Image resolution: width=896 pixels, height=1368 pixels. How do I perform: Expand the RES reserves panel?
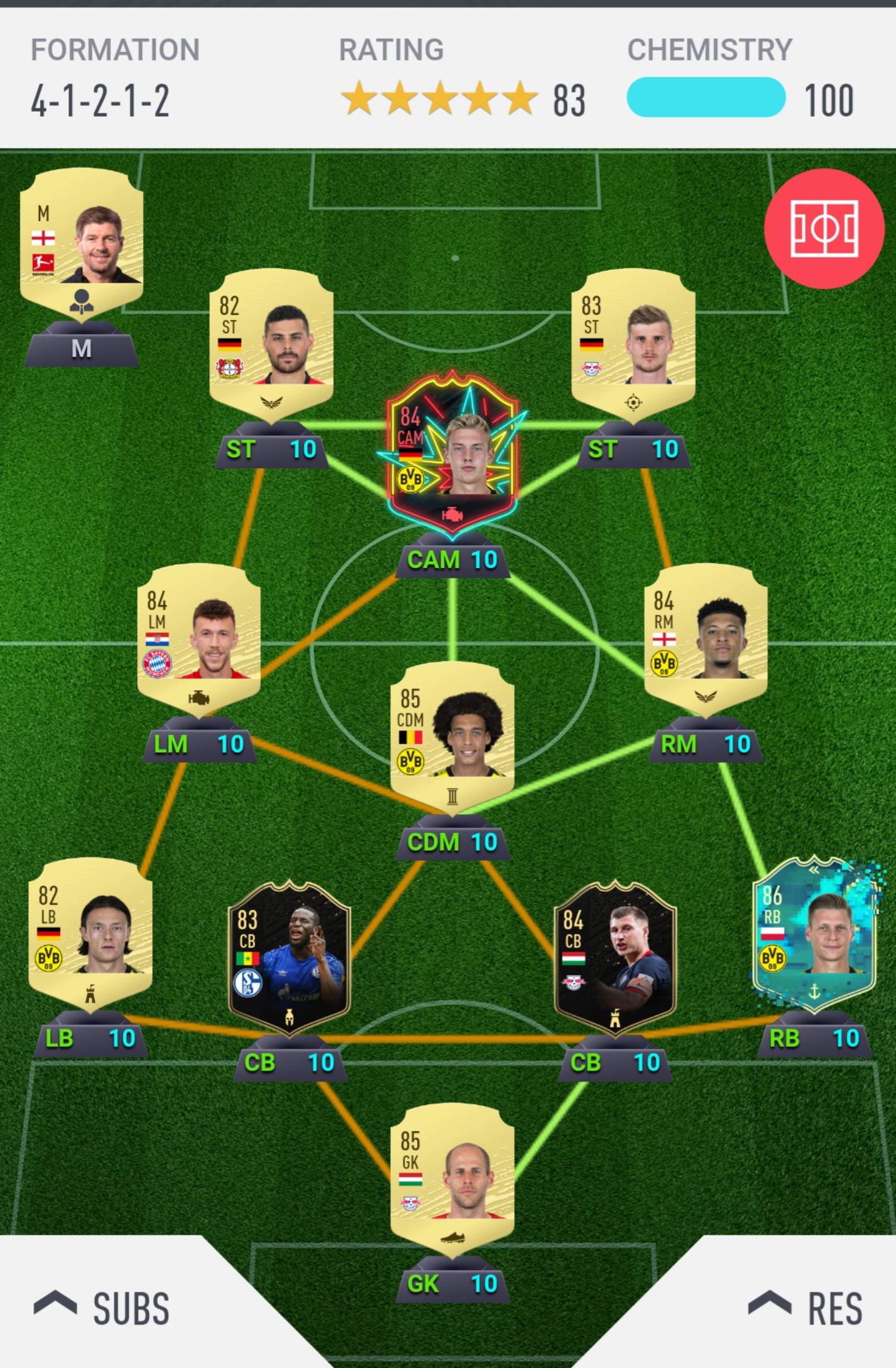806,1308
